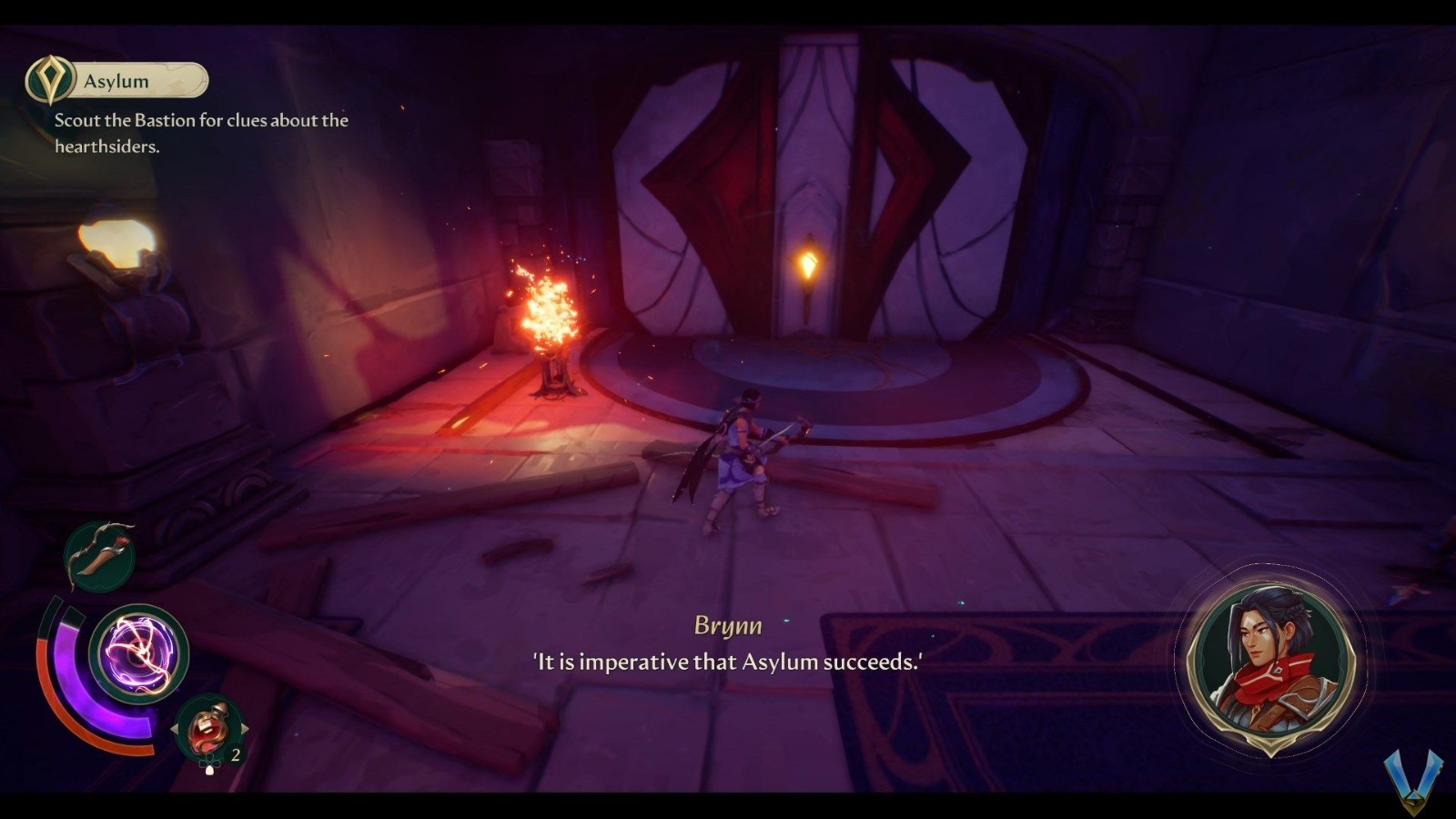Cycle to previous consumable via left arrow
The image size is (1456, 819).
[177, 728]
